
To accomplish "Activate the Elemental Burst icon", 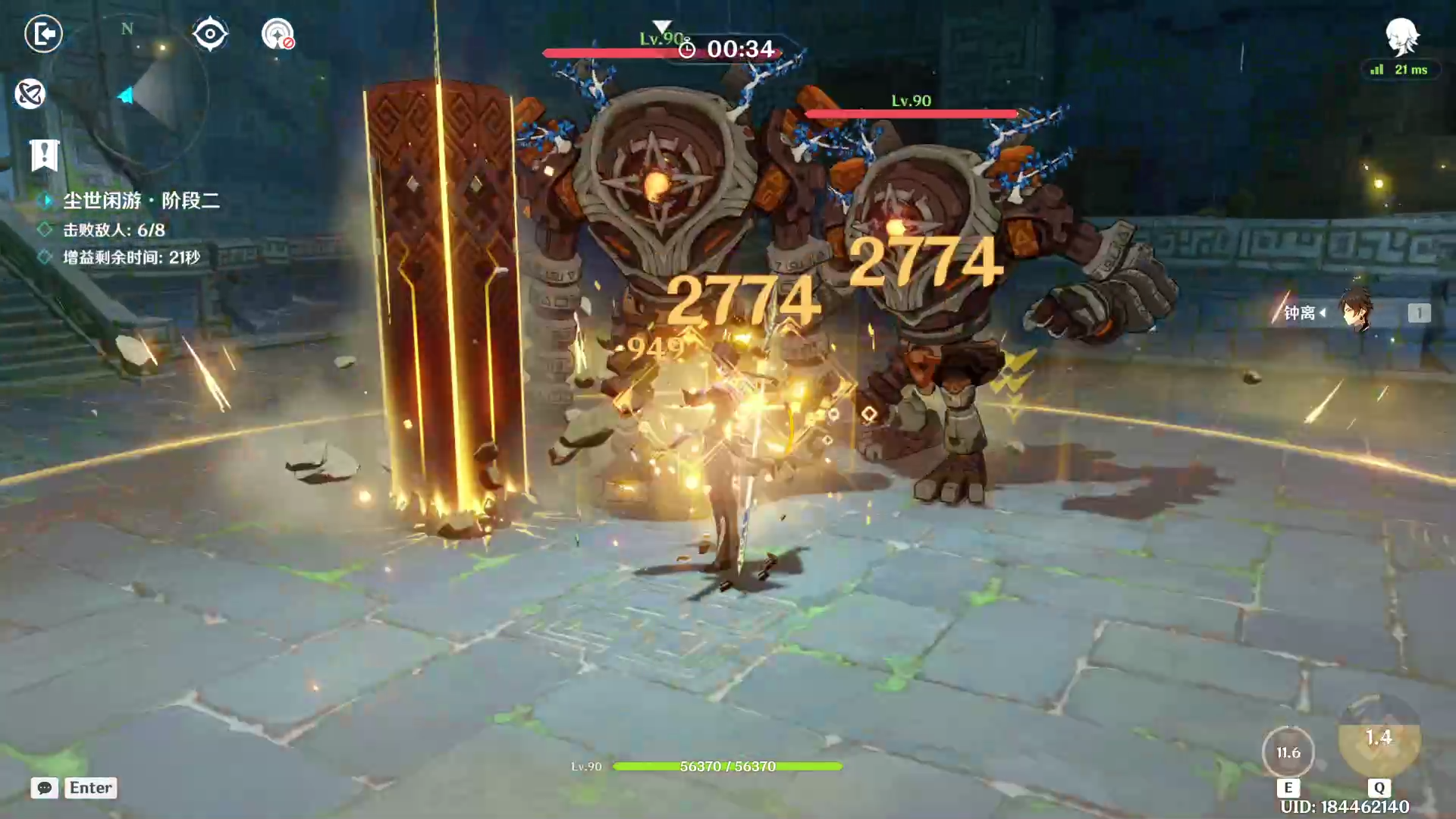I will pyautogui.click(x=1379, y=739).
